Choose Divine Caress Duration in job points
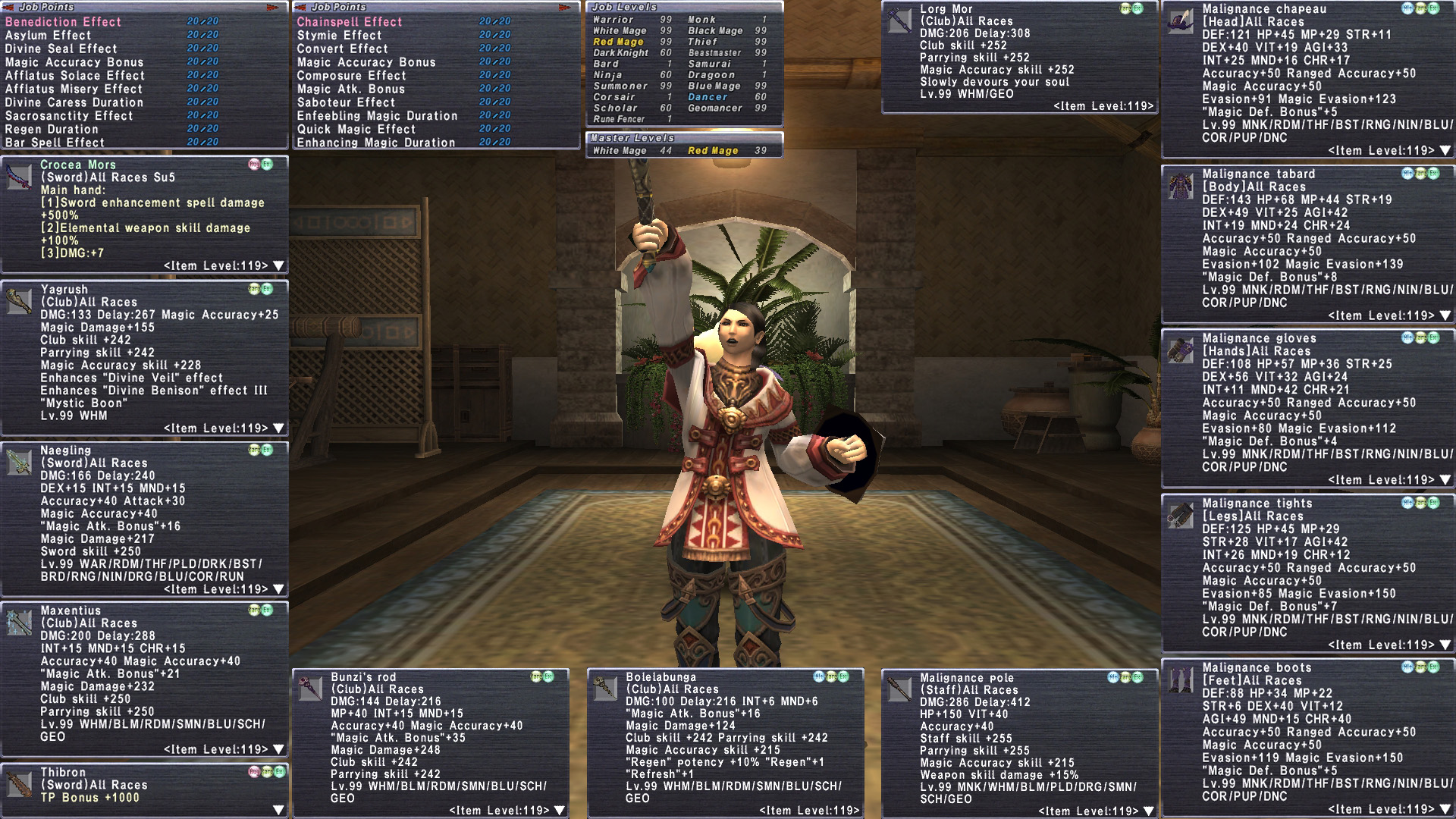 pyautogui.click(x=74, y=102)
